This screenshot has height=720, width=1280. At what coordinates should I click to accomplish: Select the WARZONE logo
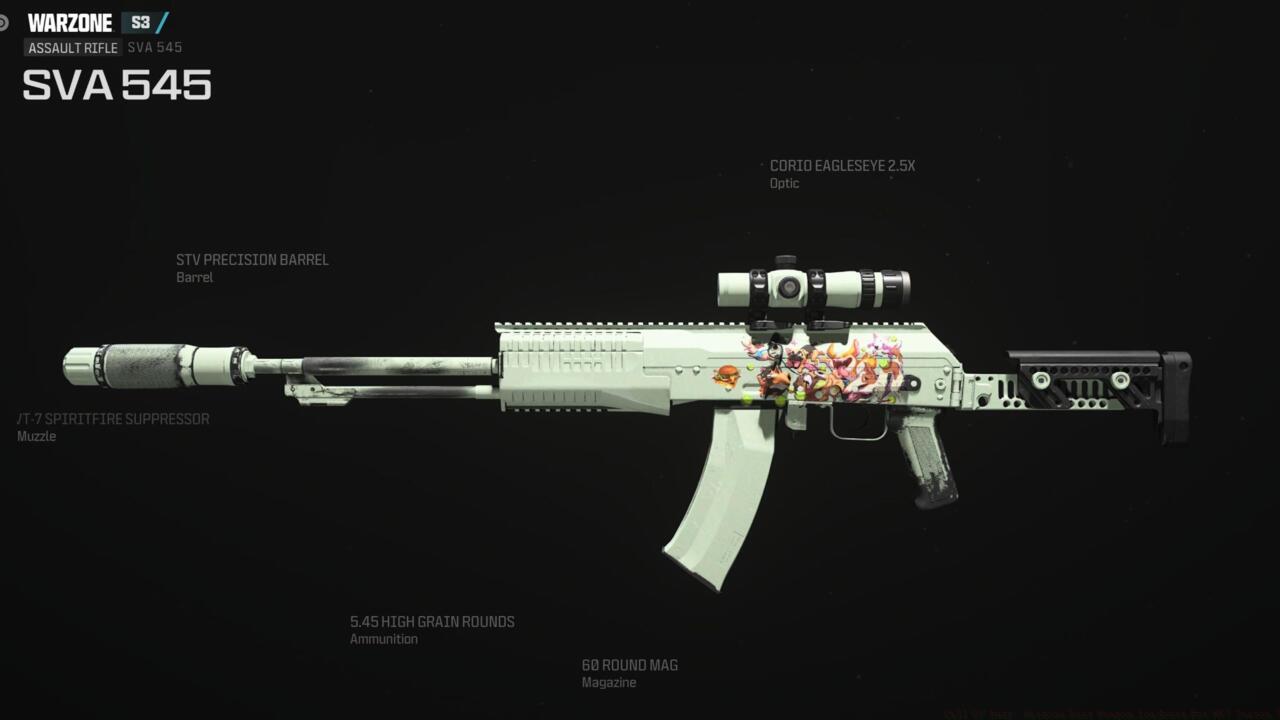(x=72, y=21)
